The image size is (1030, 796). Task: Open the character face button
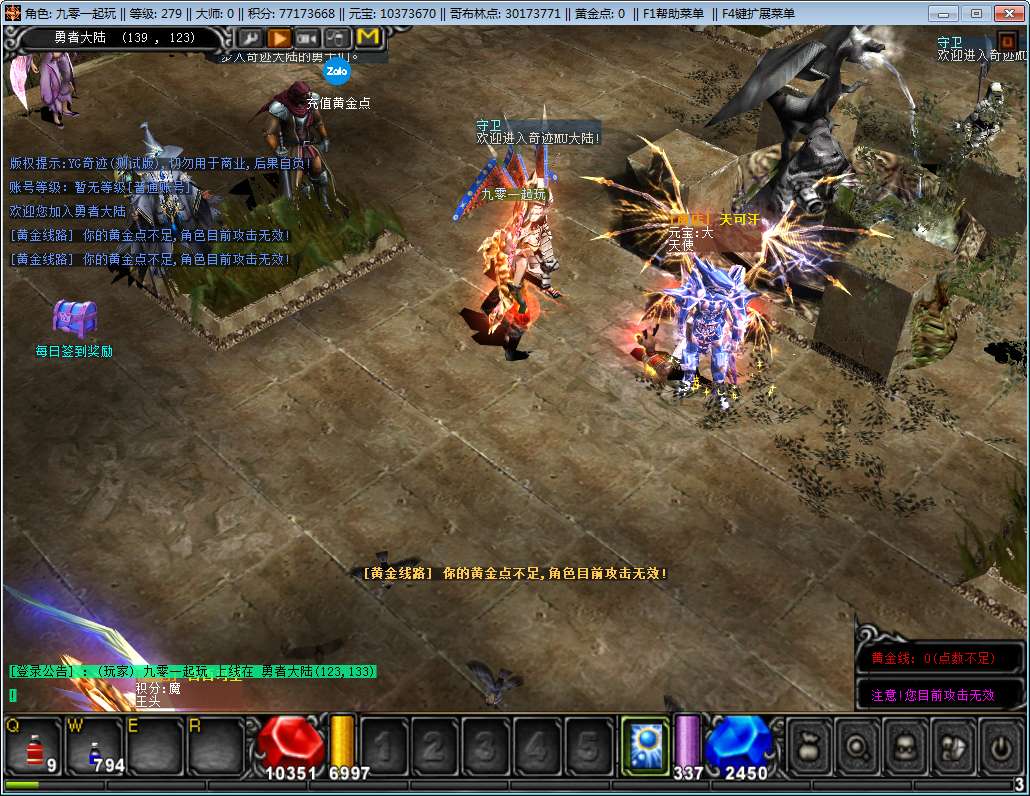[905, 746]
